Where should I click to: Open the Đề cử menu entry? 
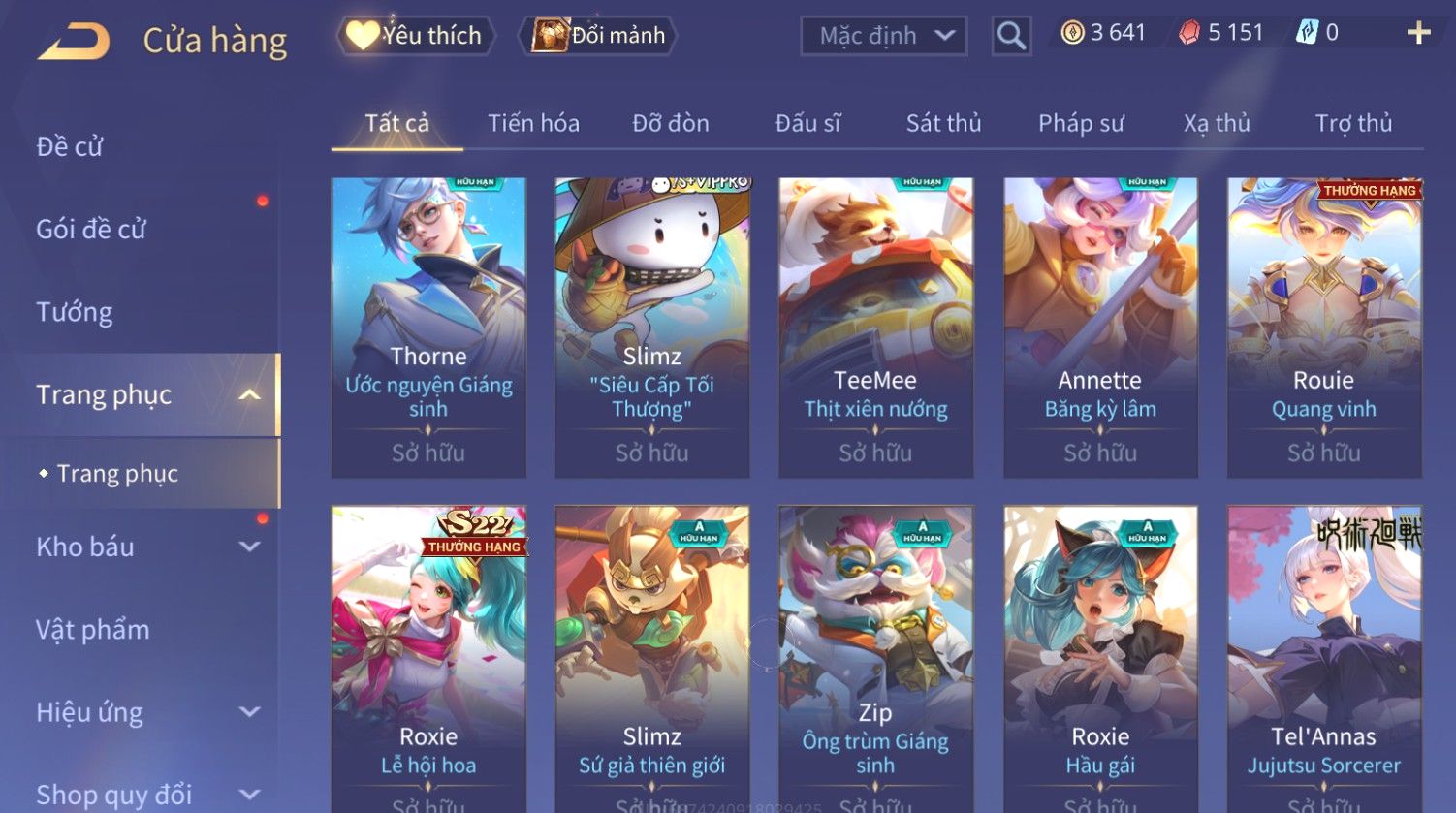click(70, 146)
